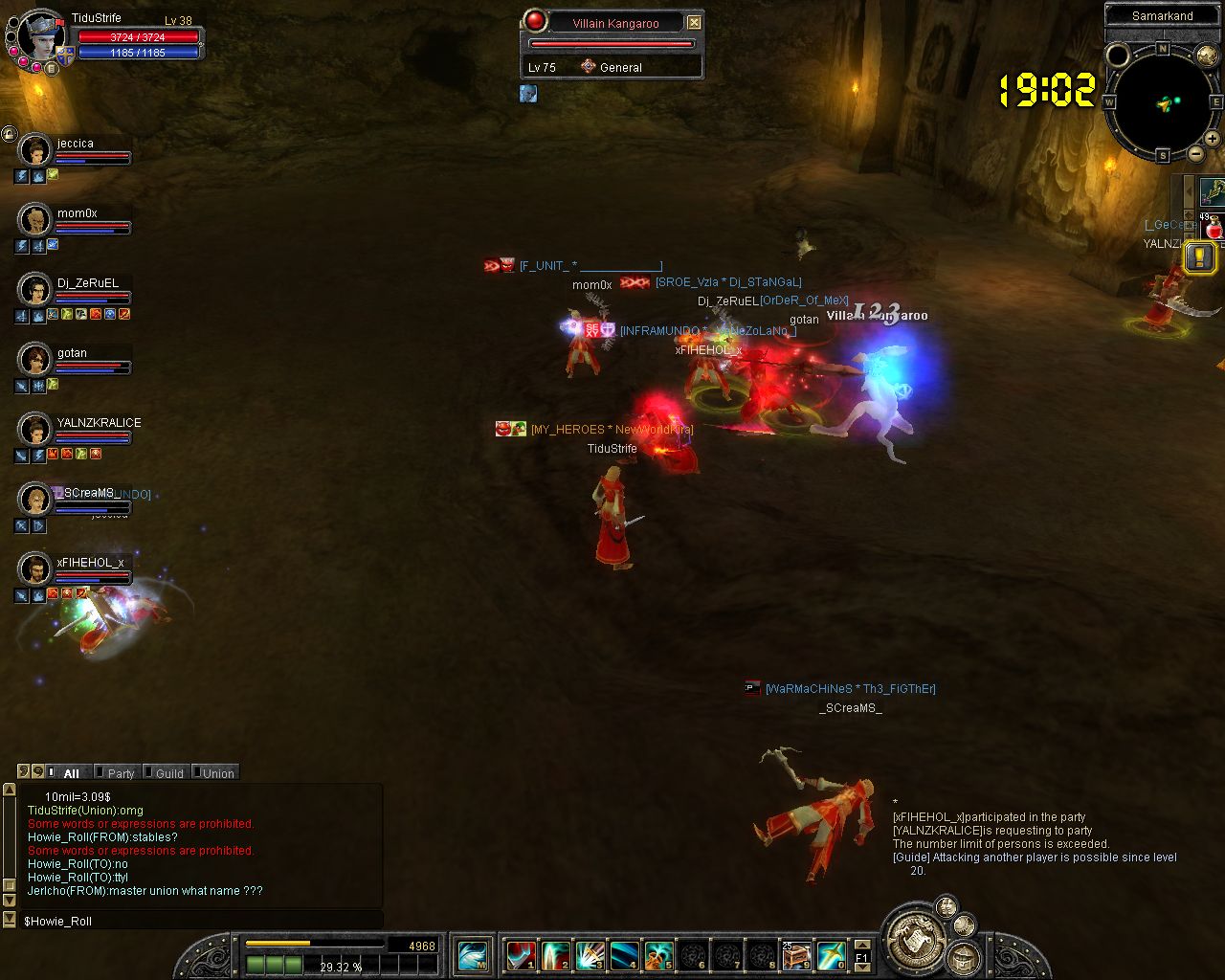Activate the green sword skill in slot 0
Image resolution: width=1225 pixels, height=980 pixels.
coord(831,955)
